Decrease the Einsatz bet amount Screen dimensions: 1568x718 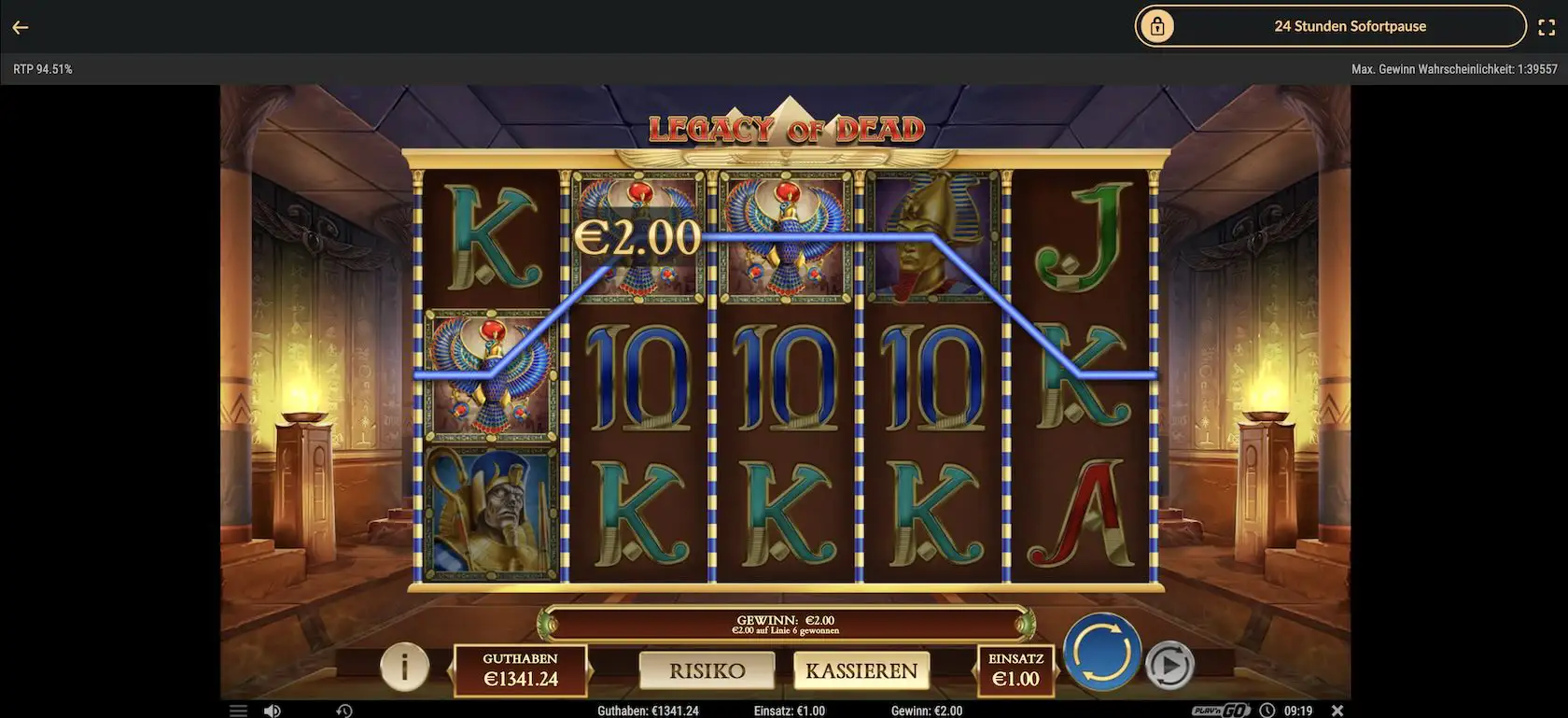[x=975, y=670]
